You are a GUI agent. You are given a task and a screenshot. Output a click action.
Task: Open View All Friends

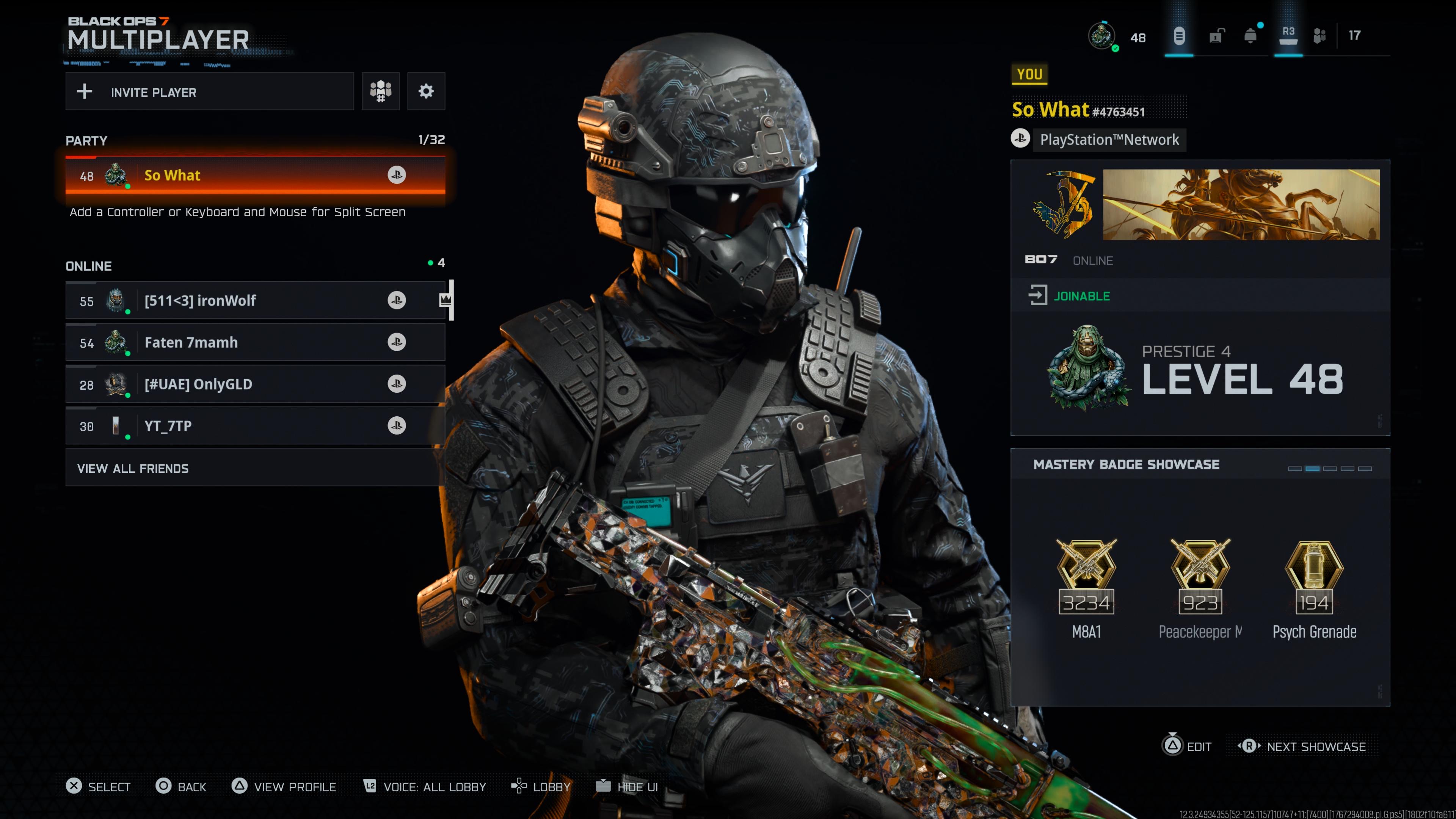coord(255,468)
